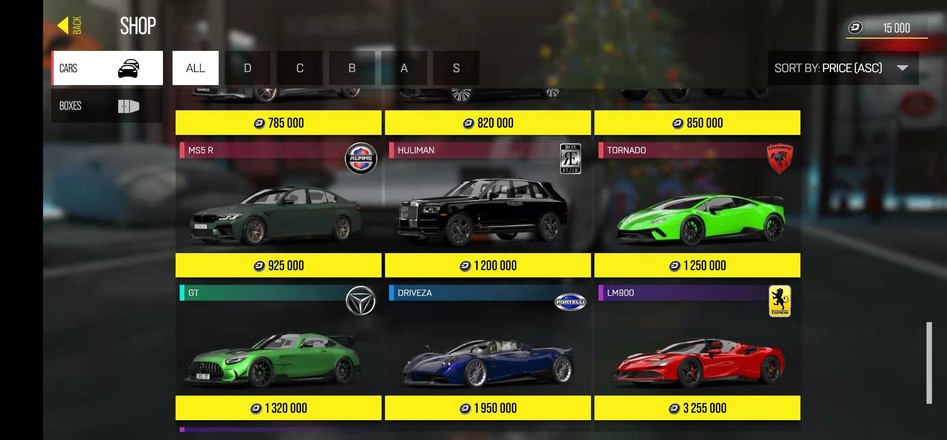The image size is (947, 440).
Task: Go back from the shop
Action: [70, 26]
